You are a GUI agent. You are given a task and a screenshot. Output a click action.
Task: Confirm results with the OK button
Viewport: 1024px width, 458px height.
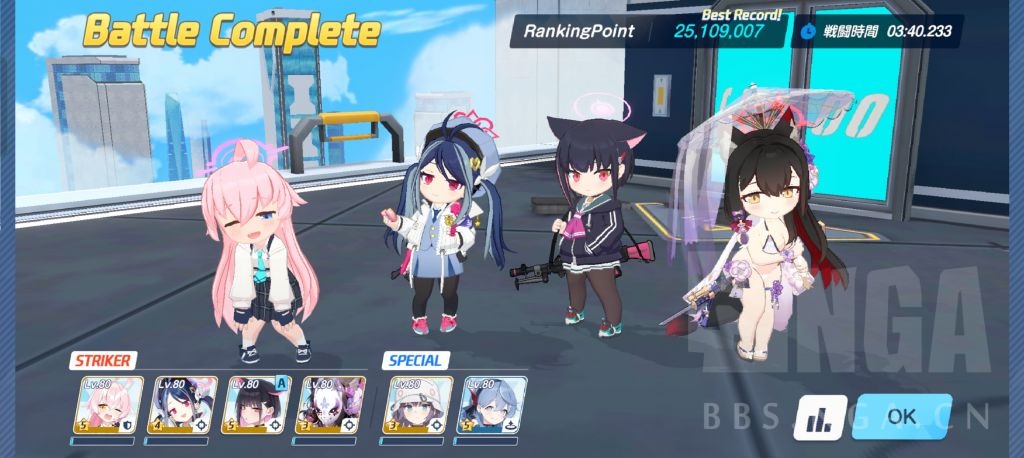pos(901,416)
